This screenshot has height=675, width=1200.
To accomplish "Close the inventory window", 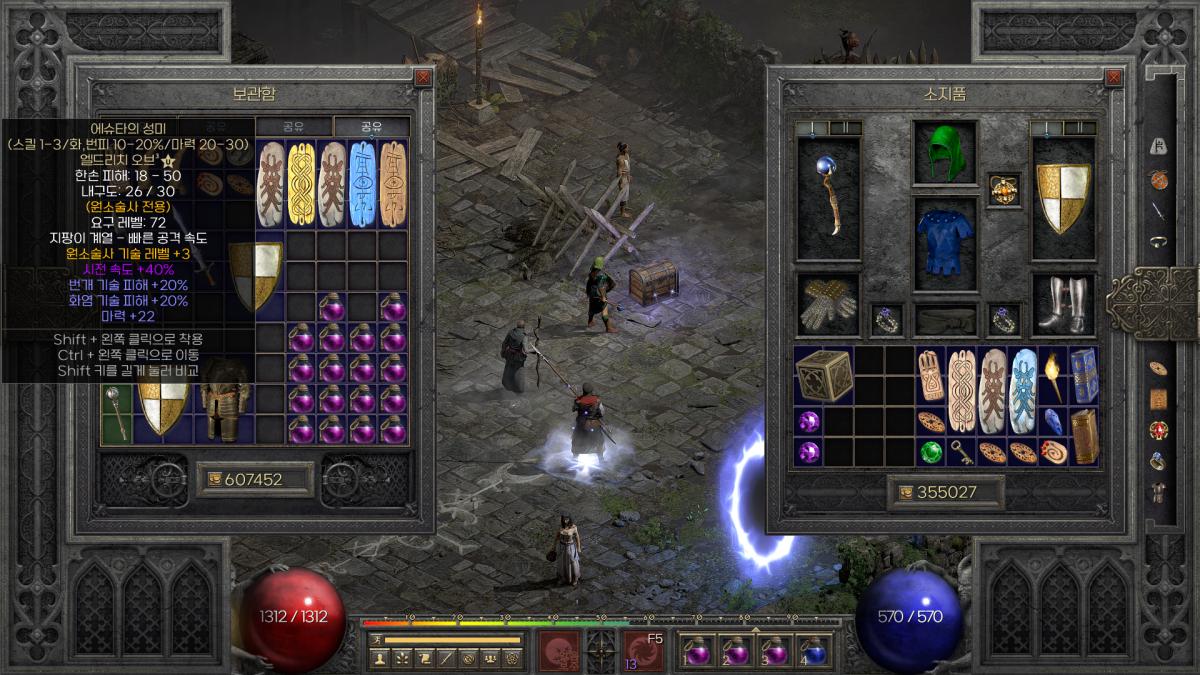I will [x=1113, y=76].
